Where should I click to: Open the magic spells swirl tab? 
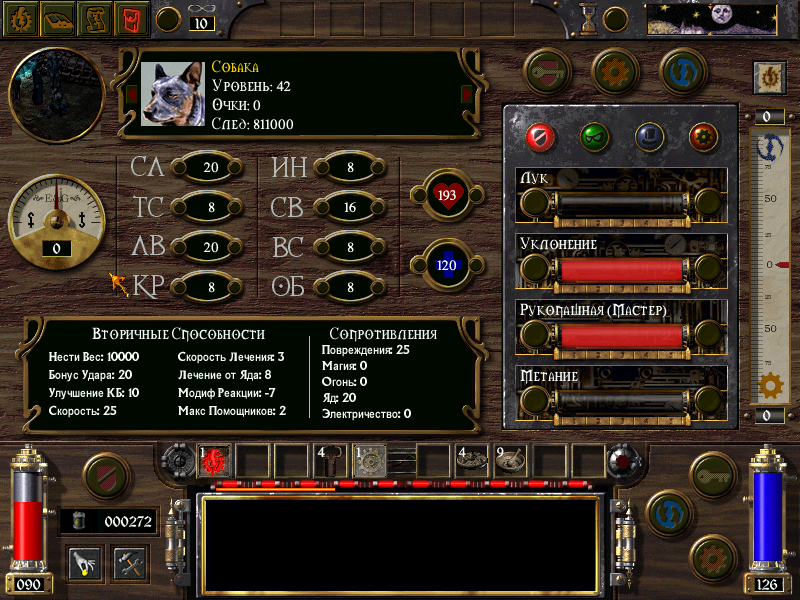(x=683, y=70)
